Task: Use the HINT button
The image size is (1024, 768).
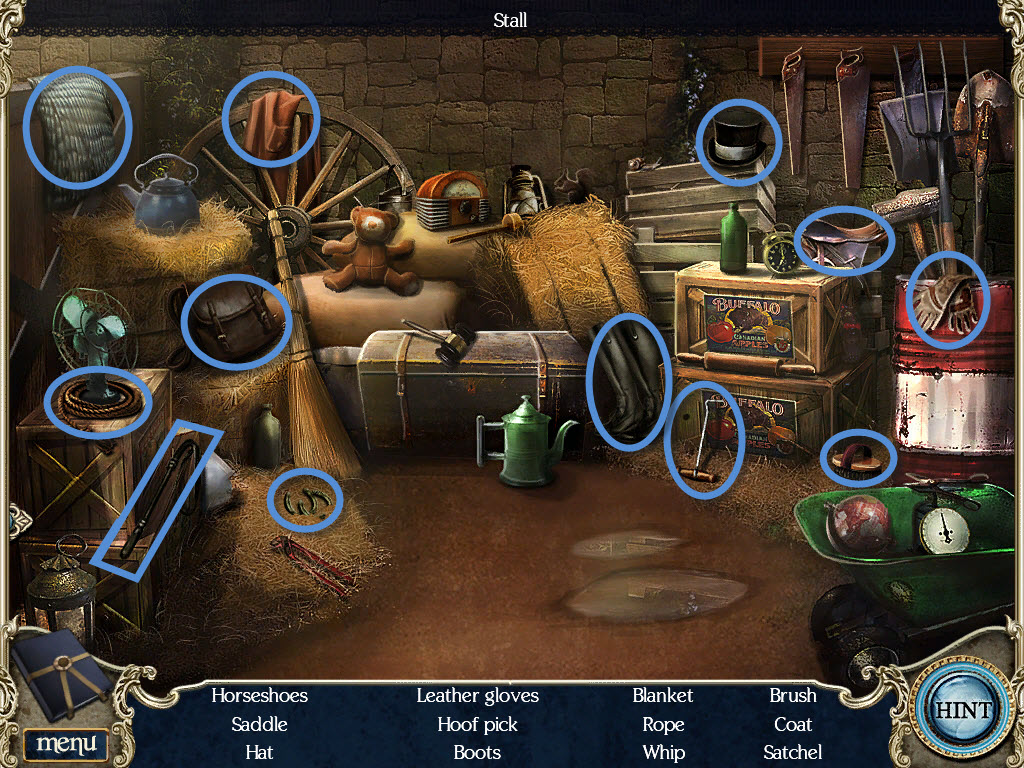Action: point(962,711)
